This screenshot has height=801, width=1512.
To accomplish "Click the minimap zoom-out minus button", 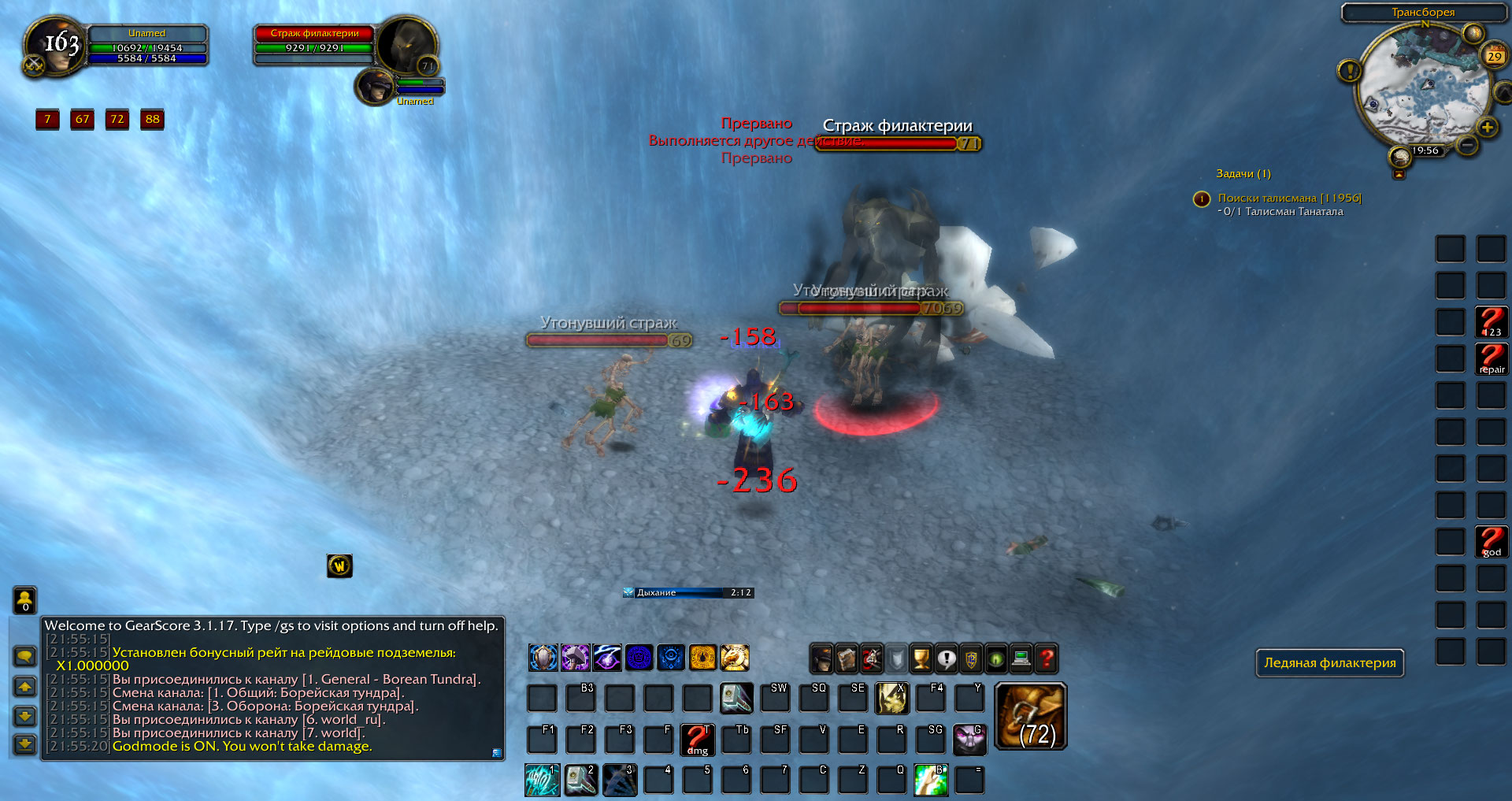I will [x=1466, y=145].
